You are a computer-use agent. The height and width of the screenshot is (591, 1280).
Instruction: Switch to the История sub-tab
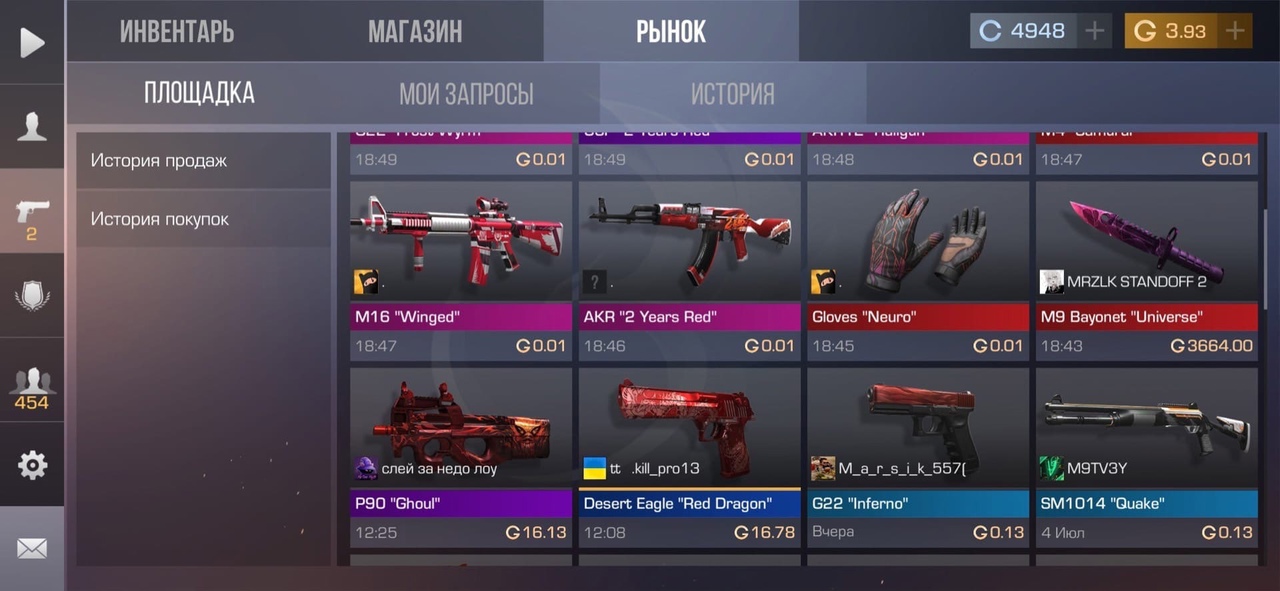coord(732,94)
